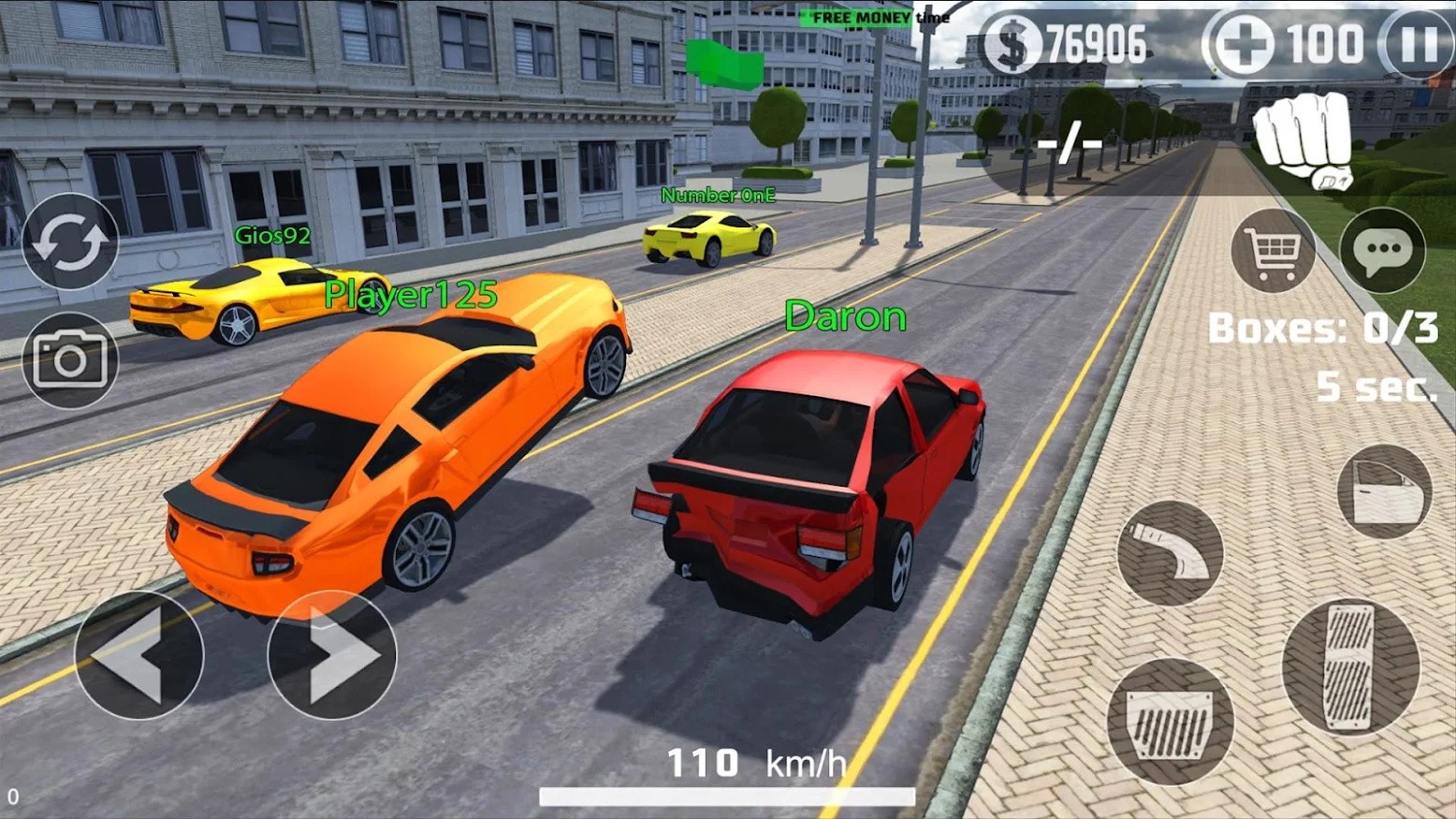Tap the speed progress bar below 110 km/h

pyautogui.click(x=728, y=798)
